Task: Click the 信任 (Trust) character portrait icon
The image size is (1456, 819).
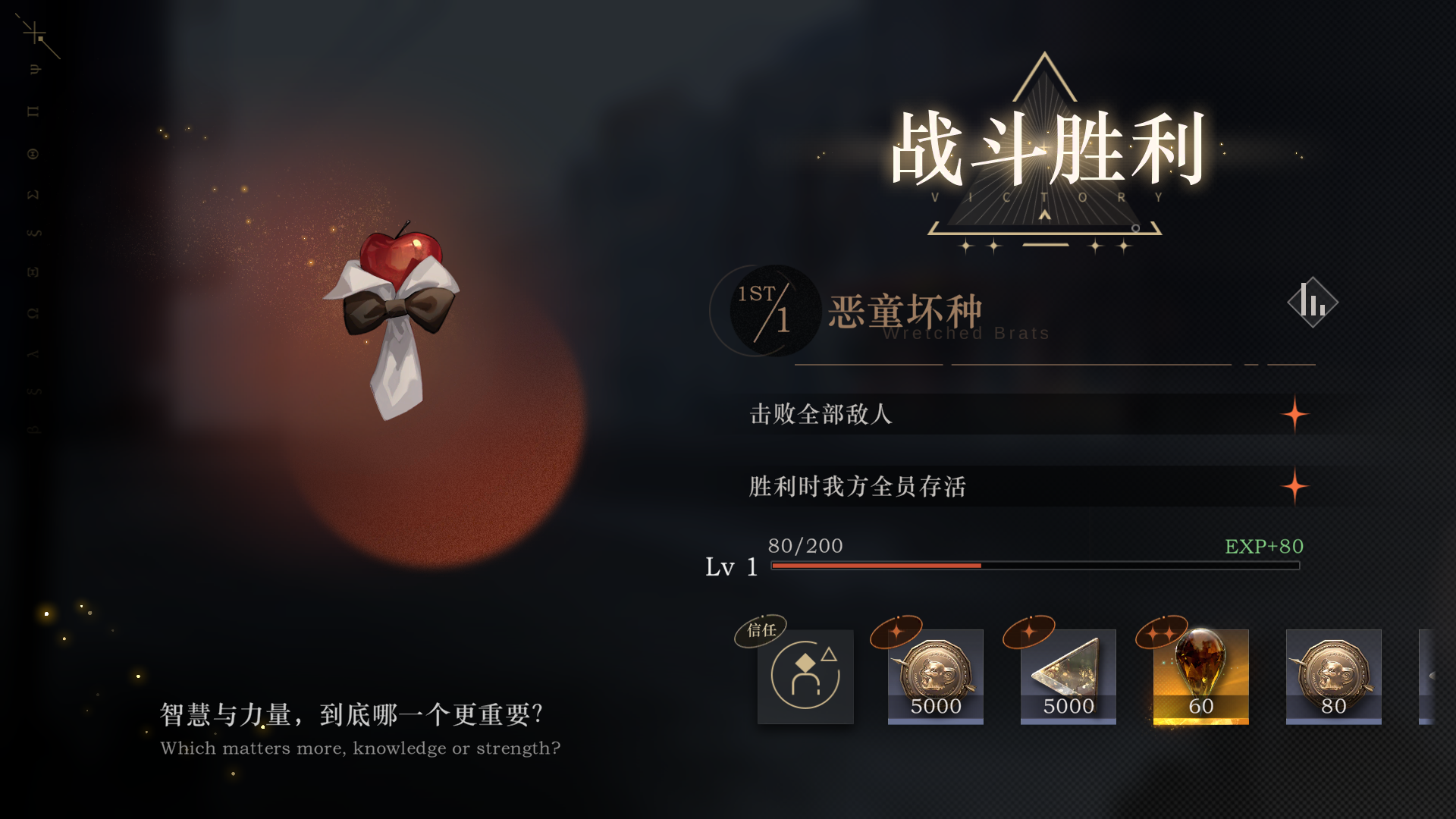Action: click(805, 677)
